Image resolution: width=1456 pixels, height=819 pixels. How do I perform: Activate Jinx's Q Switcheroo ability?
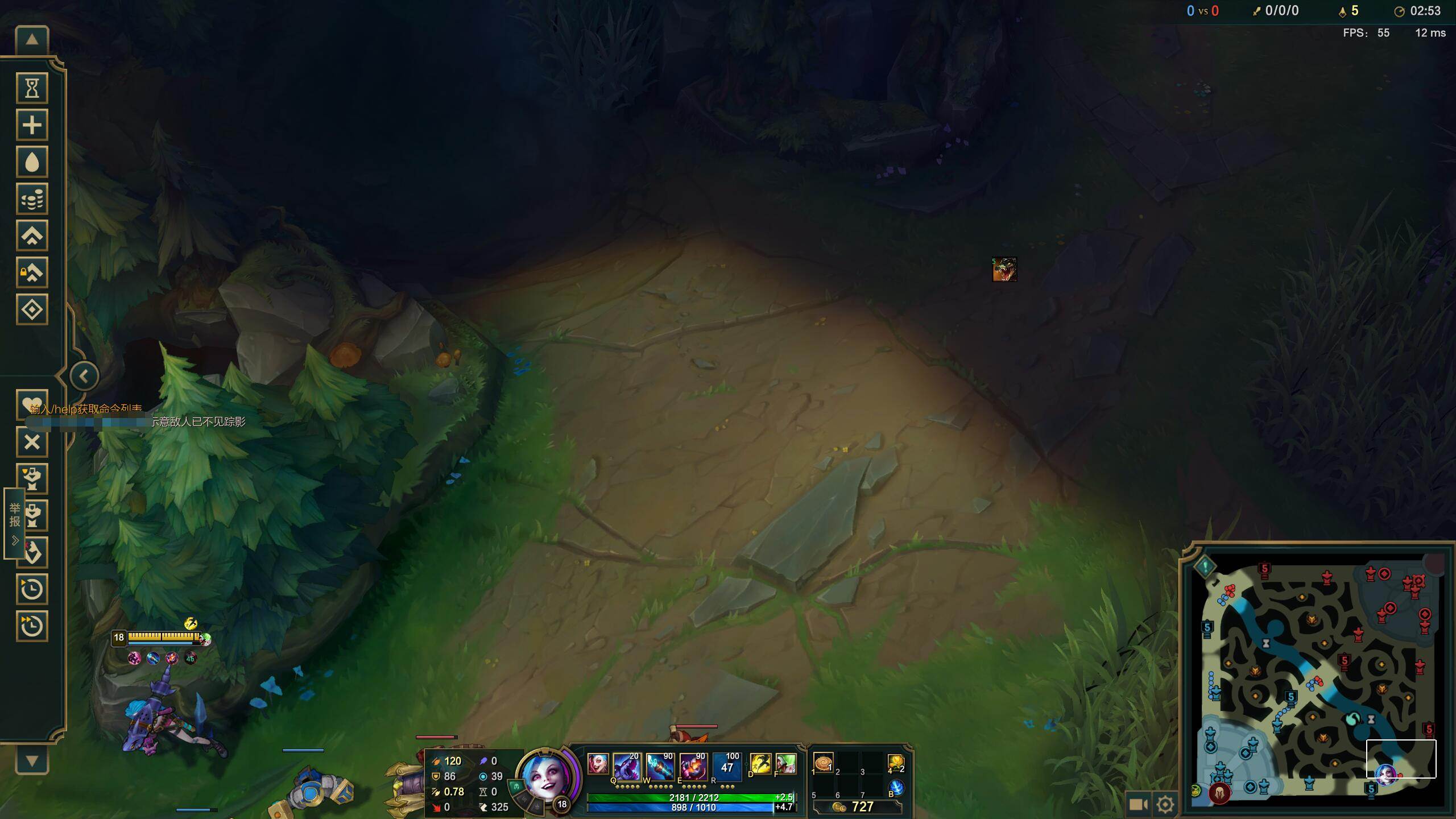626,766
